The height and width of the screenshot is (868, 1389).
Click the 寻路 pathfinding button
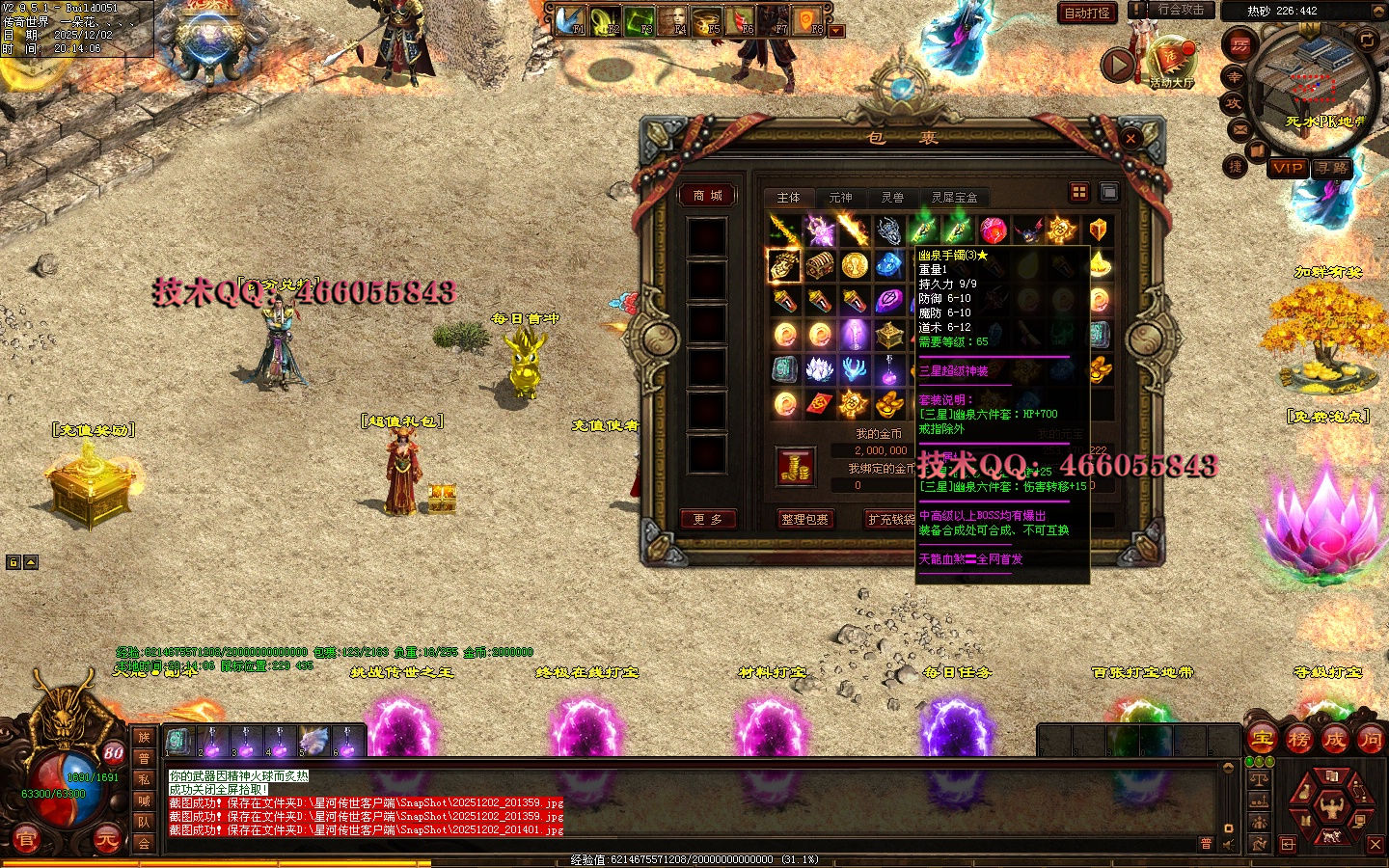[x=1332, y=168]
